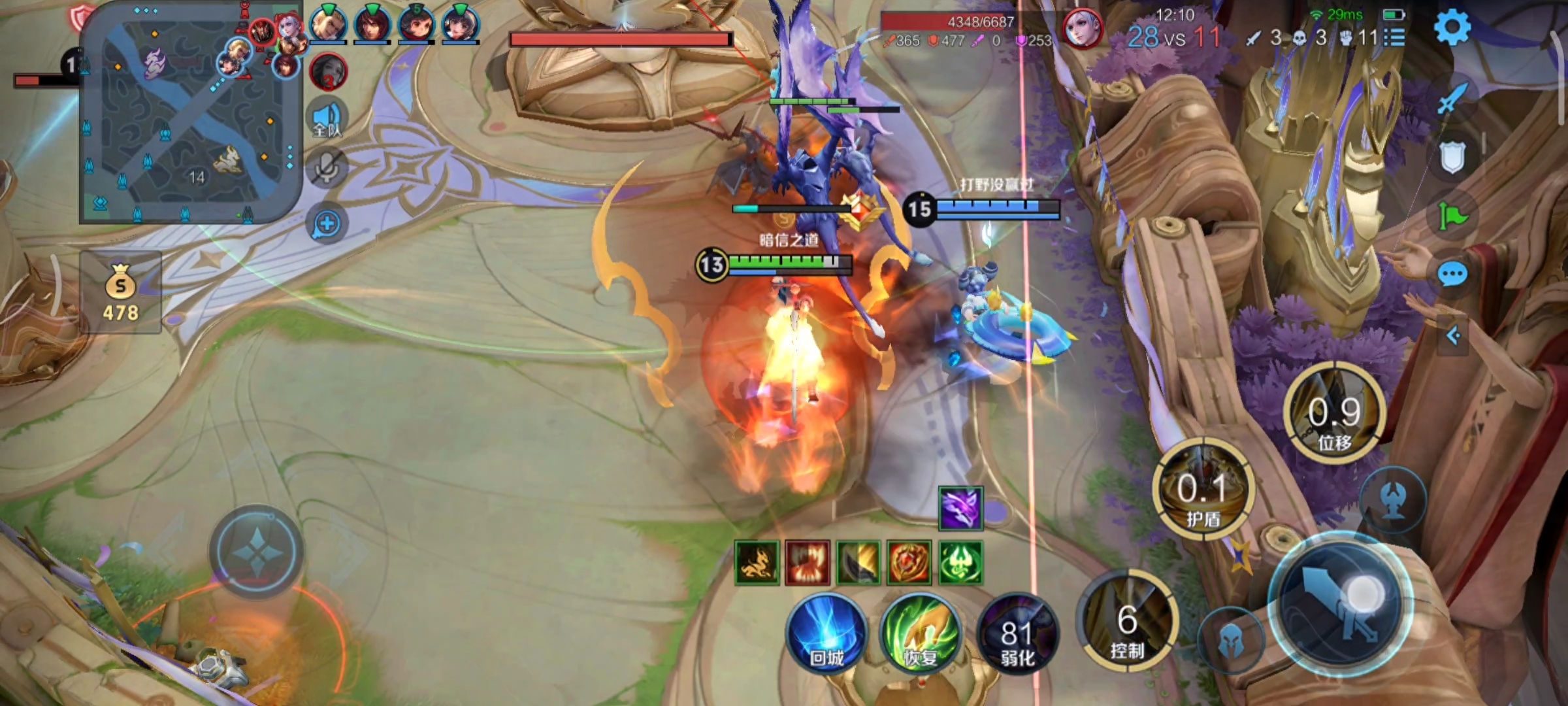Tap the 弱化 summoner spell
Viewport: 1568px width, 706px height.
[1017, 635]
